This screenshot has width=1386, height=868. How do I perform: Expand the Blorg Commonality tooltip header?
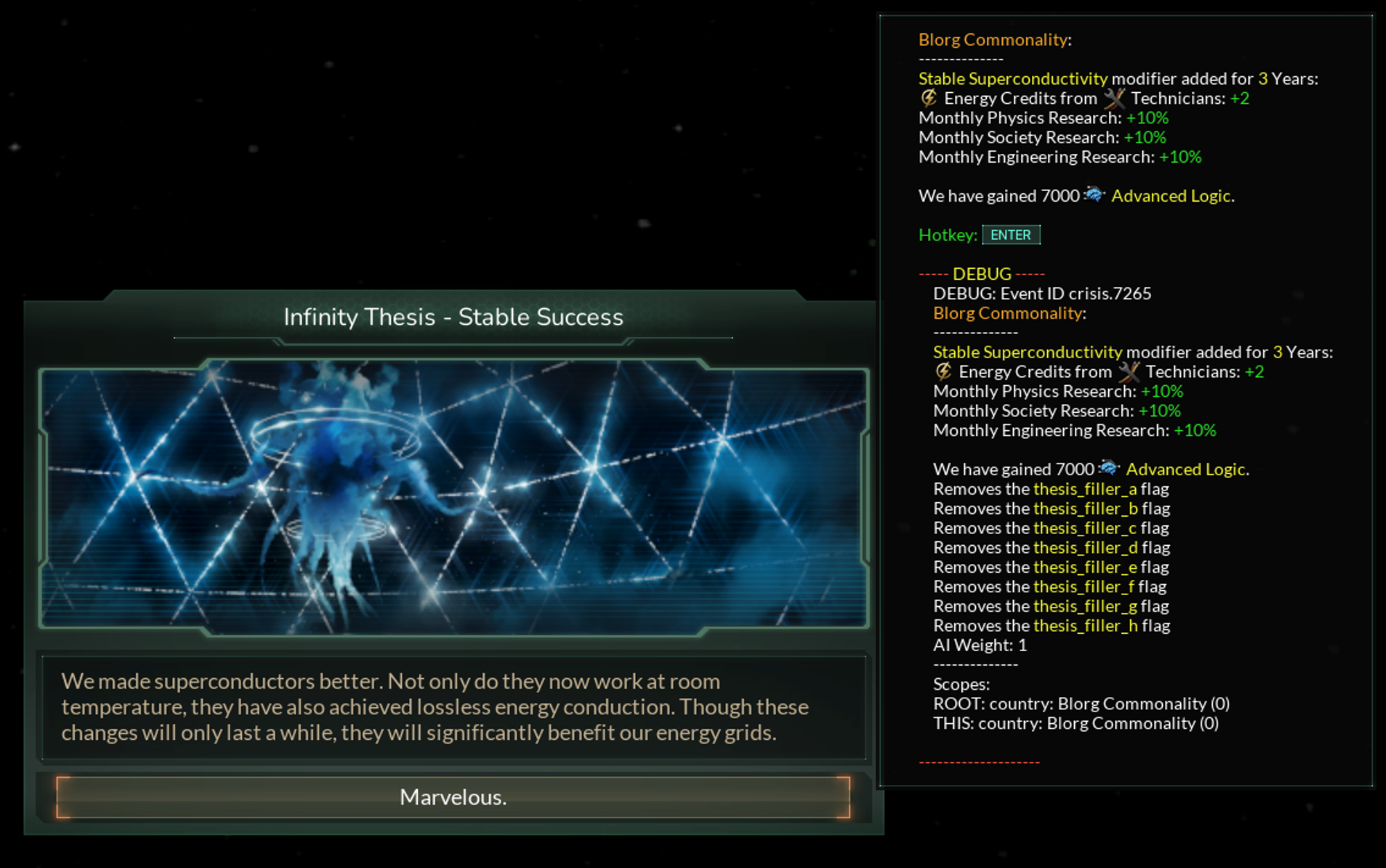click(993, 39)
